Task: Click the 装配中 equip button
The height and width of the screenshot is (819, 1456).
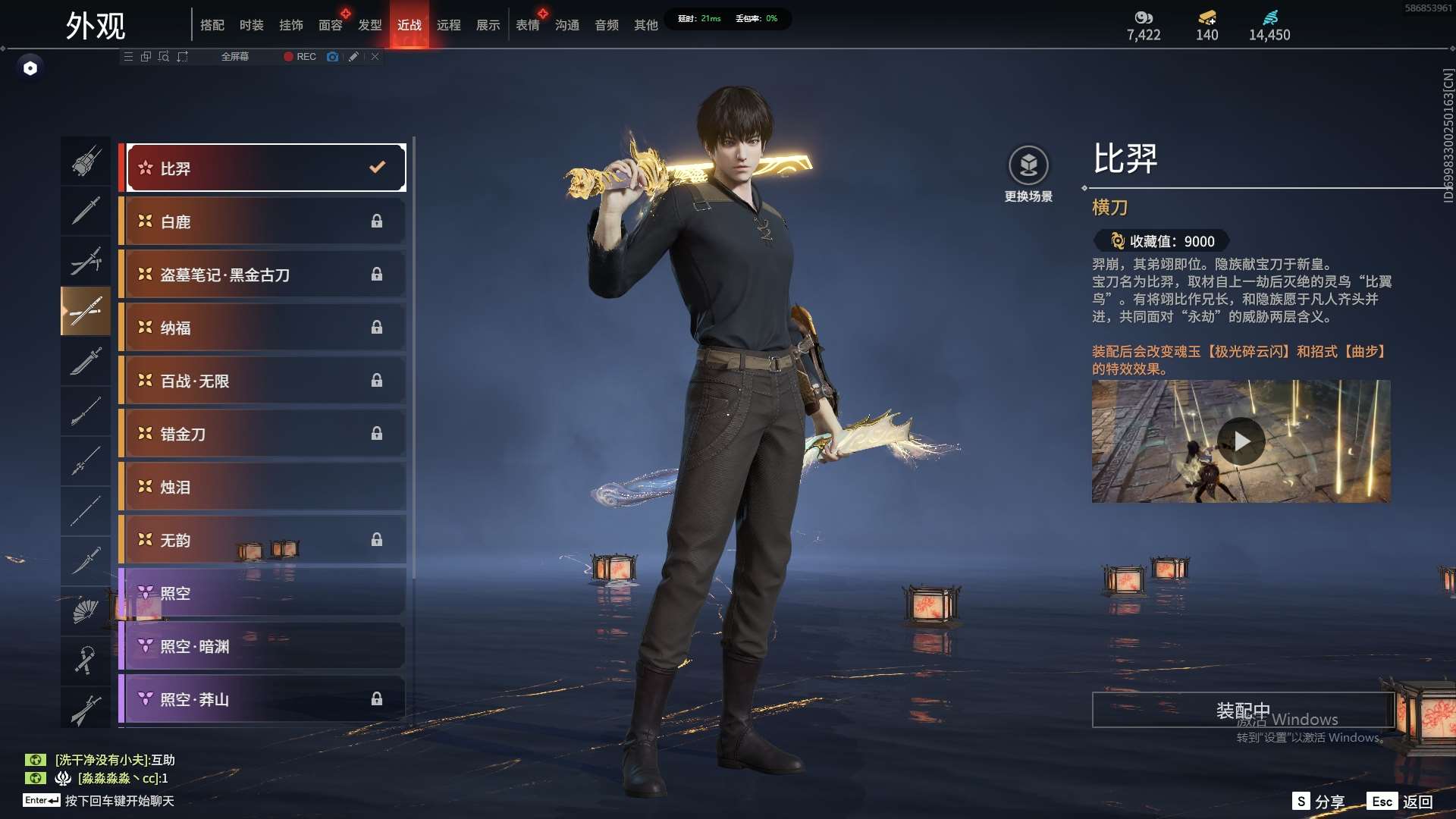Action: click(1243, 710)
